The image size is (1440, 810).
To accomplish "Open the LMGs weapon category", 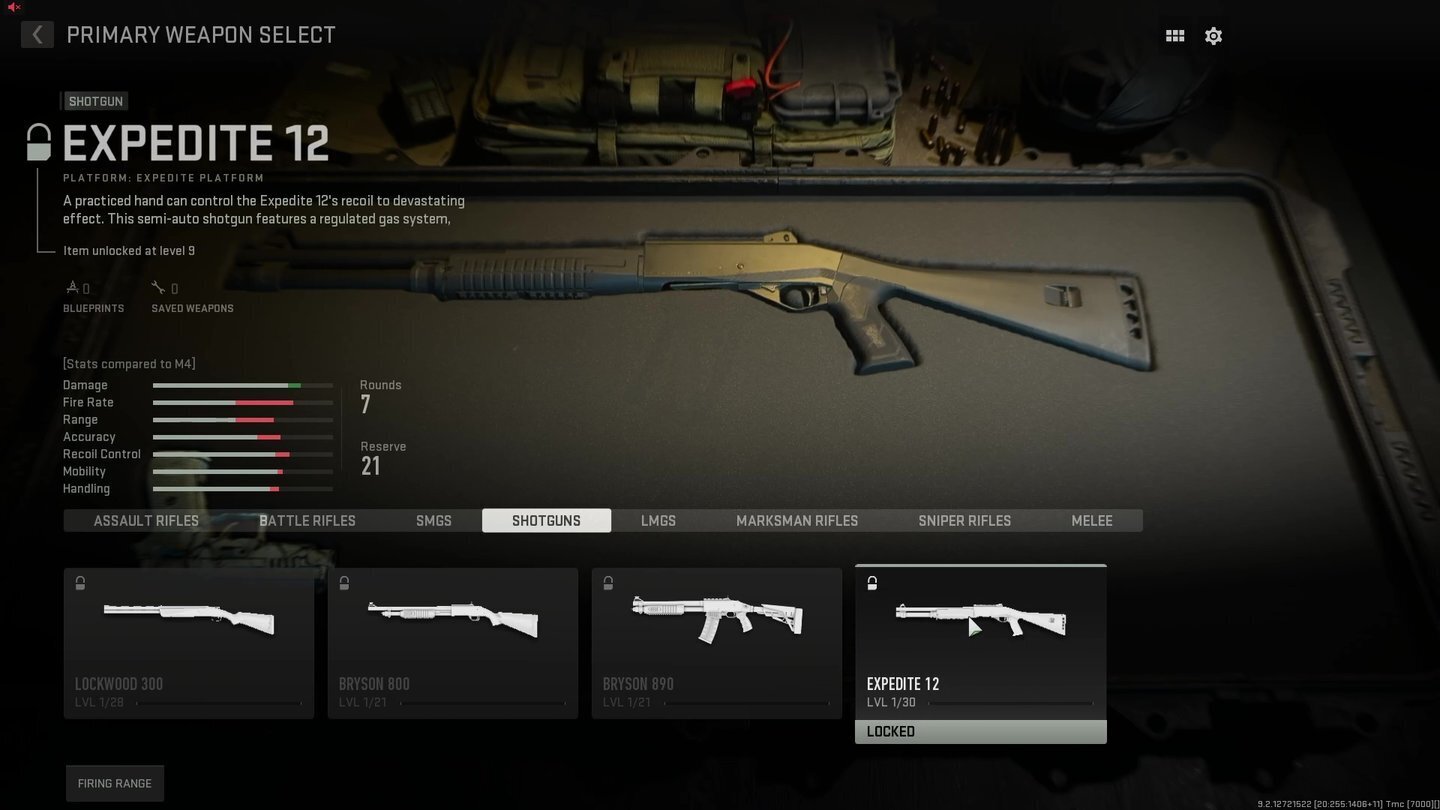I will (x=658, y=521).
